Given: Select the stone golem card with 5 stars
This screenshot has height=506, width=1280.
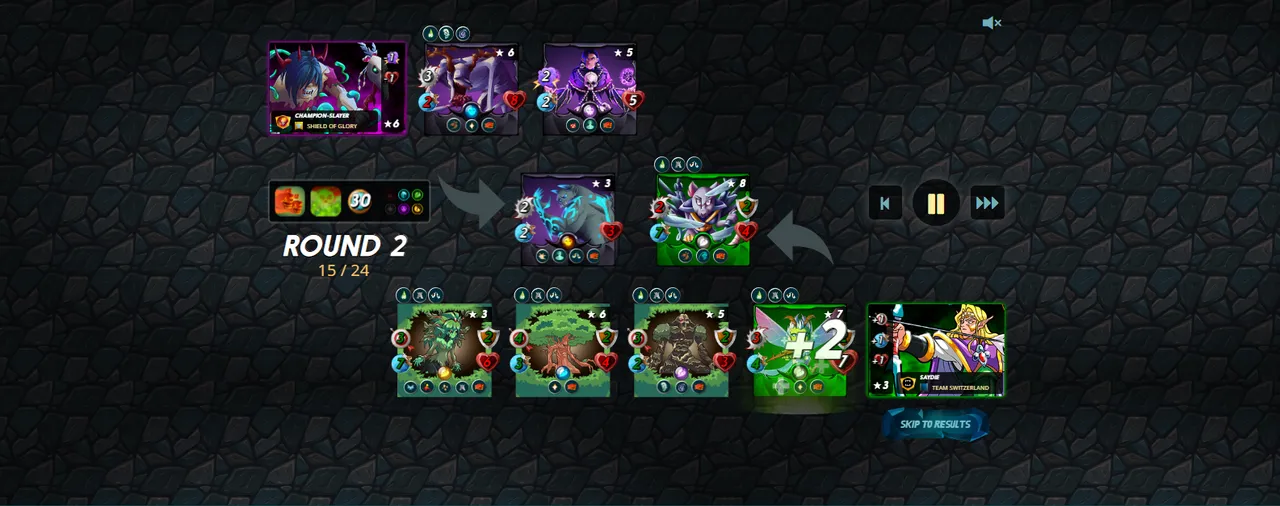Looking at the screenshot, I should pos(681,350).
